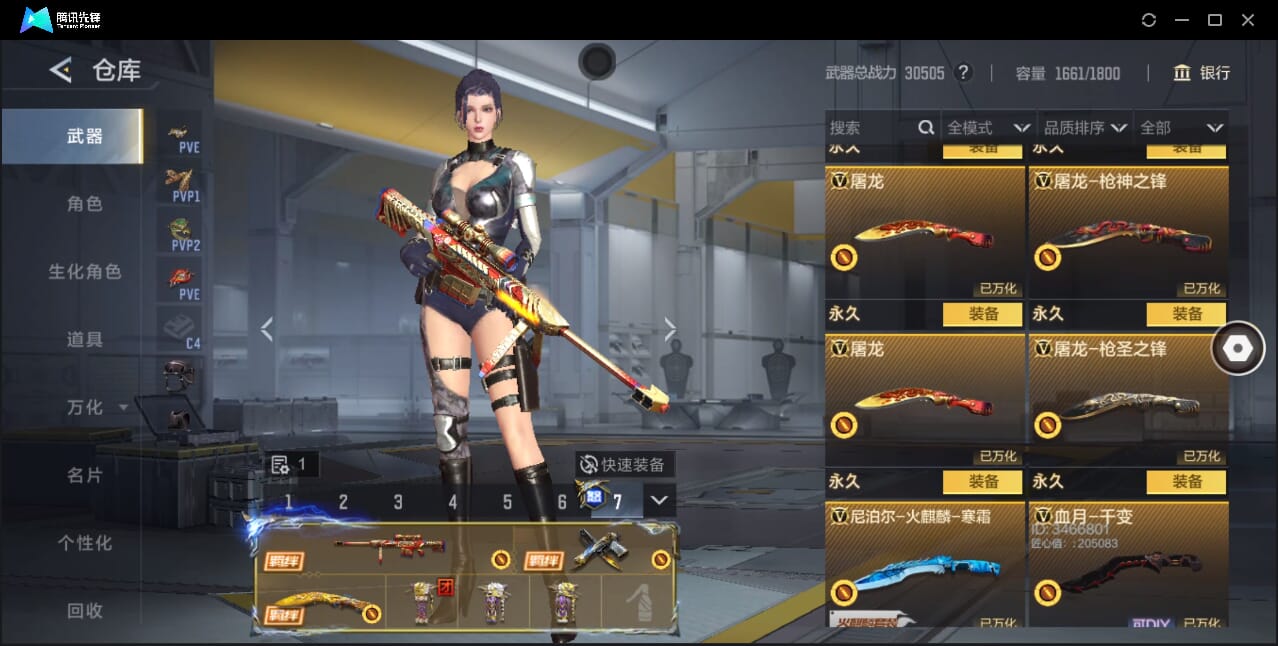Maximize the emulator window
1278x646 pixels.
pos(1215,20)
